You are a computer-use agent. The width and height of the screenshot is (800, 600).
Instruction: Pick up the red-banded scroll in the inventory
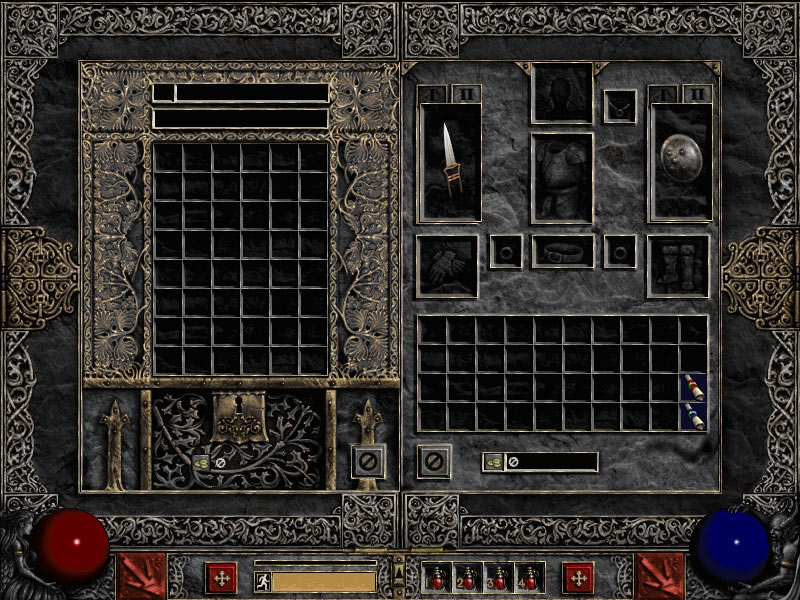tap(693, 388)
